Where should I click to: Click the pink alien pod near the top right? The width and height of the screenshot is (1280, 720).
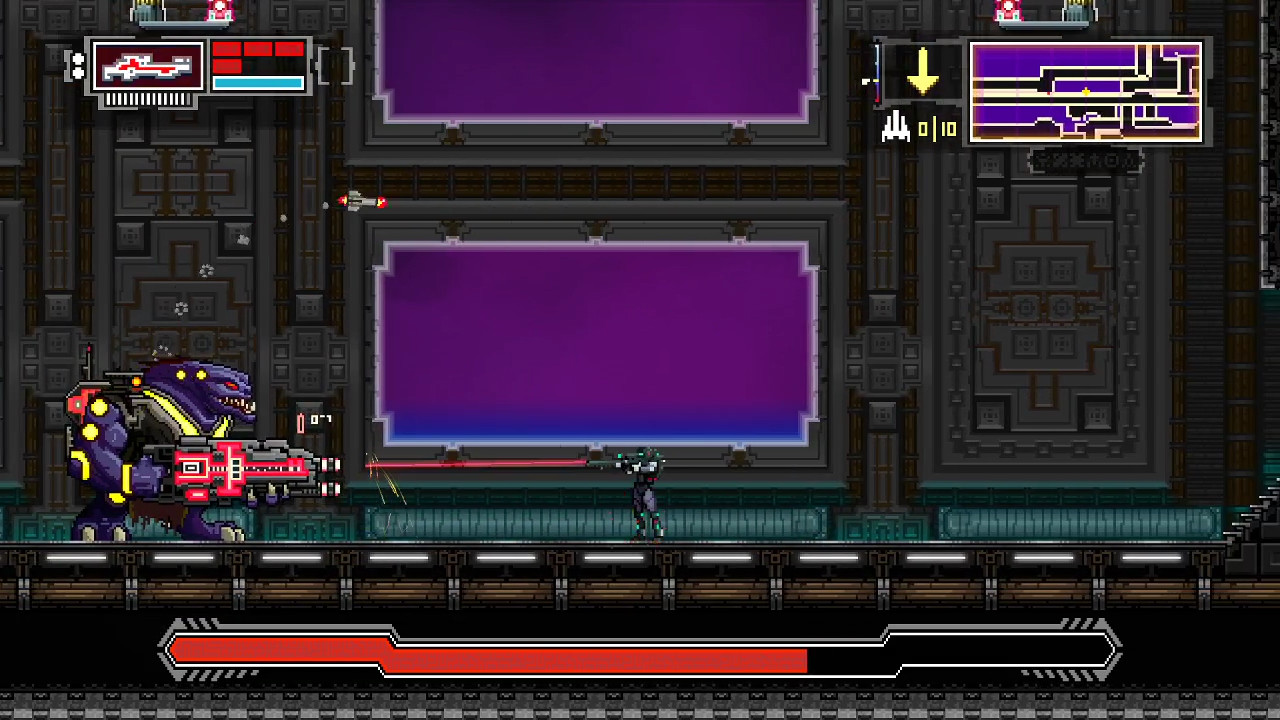pyautogui.click(x=1008, y=12)
